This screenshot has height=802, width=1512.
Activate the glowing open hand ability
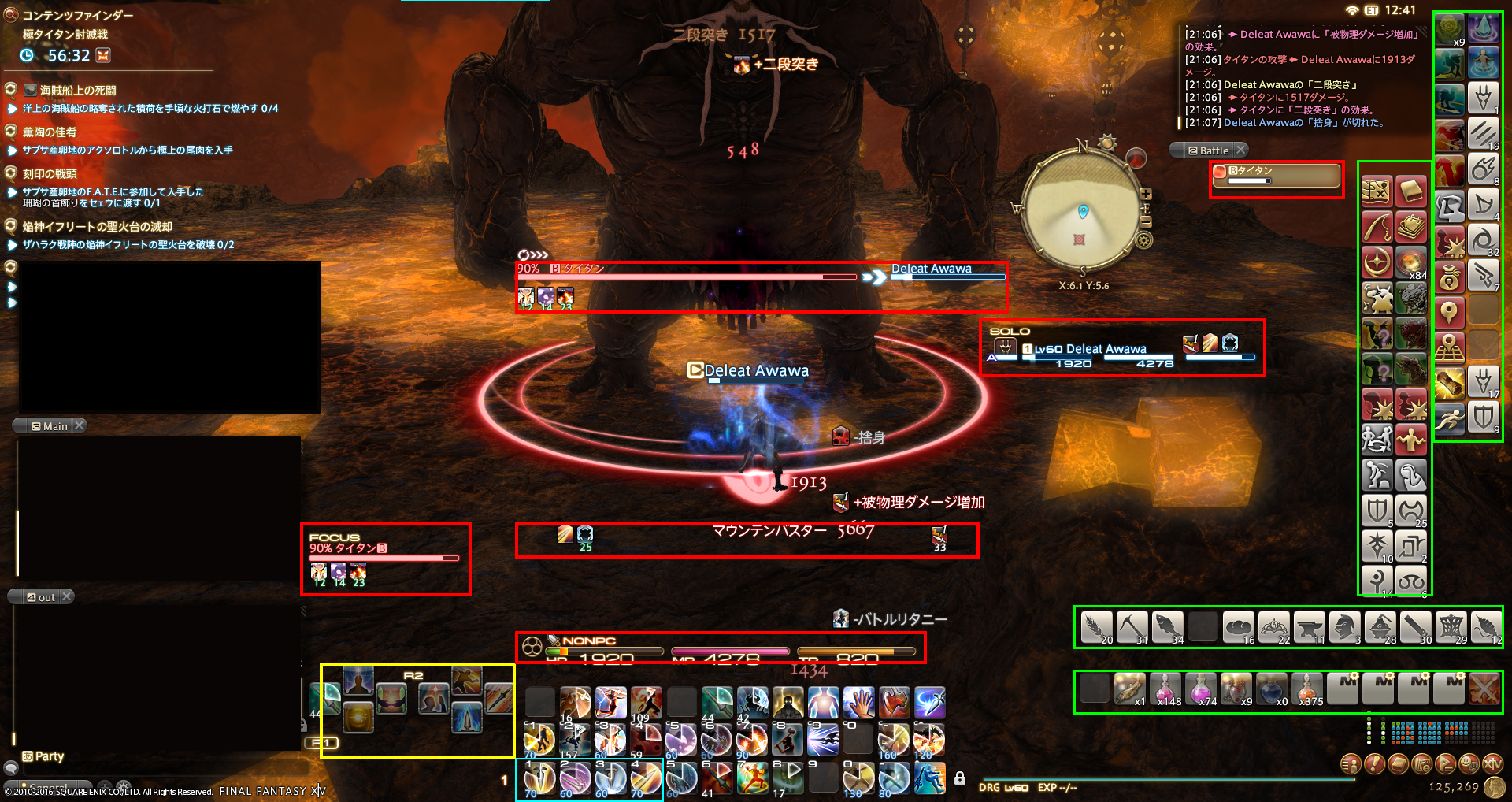click(x=858, y=702)
